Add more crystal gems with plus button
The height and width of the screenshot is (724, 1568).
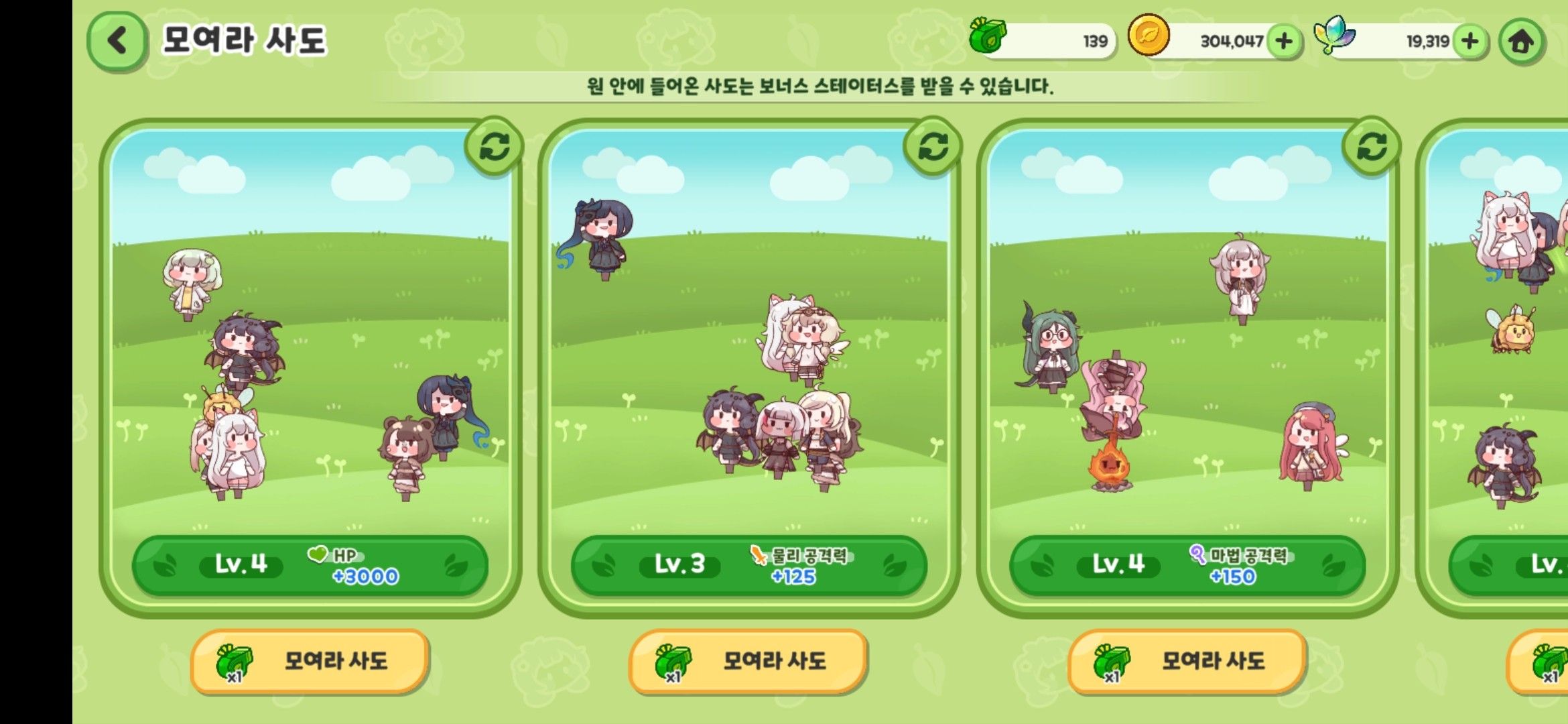(1470, 42)
